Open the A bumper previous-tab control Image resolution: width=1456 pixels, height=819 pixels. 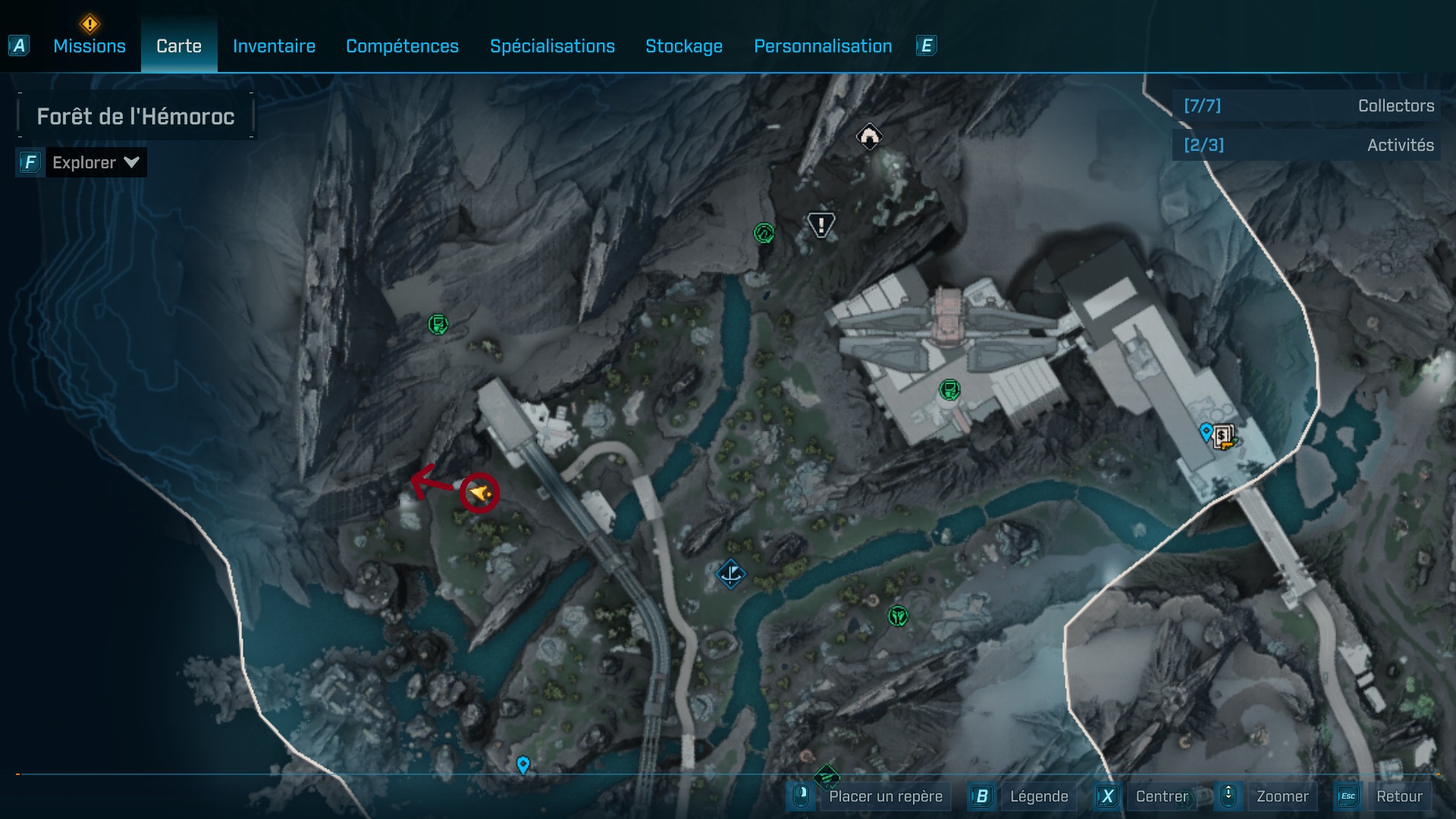point(17,45)
